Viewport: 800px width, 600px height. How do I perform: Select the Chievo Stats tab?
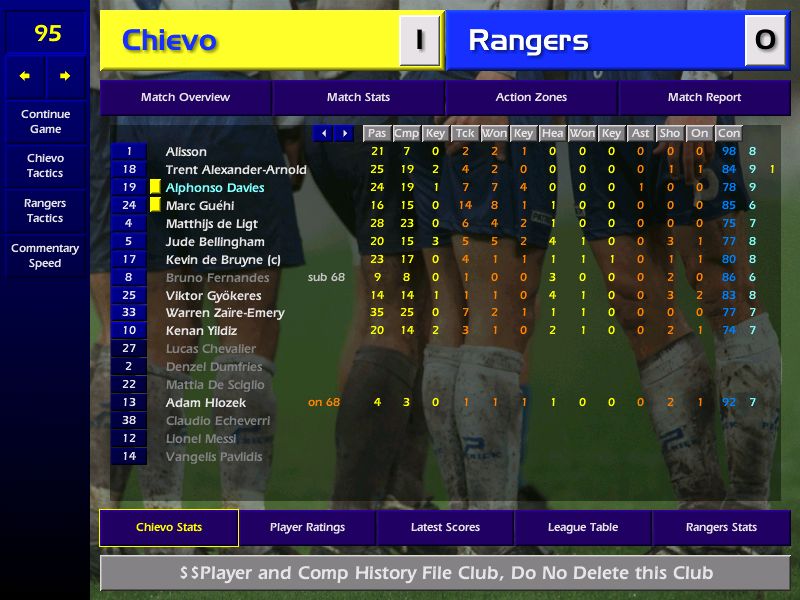169,528
